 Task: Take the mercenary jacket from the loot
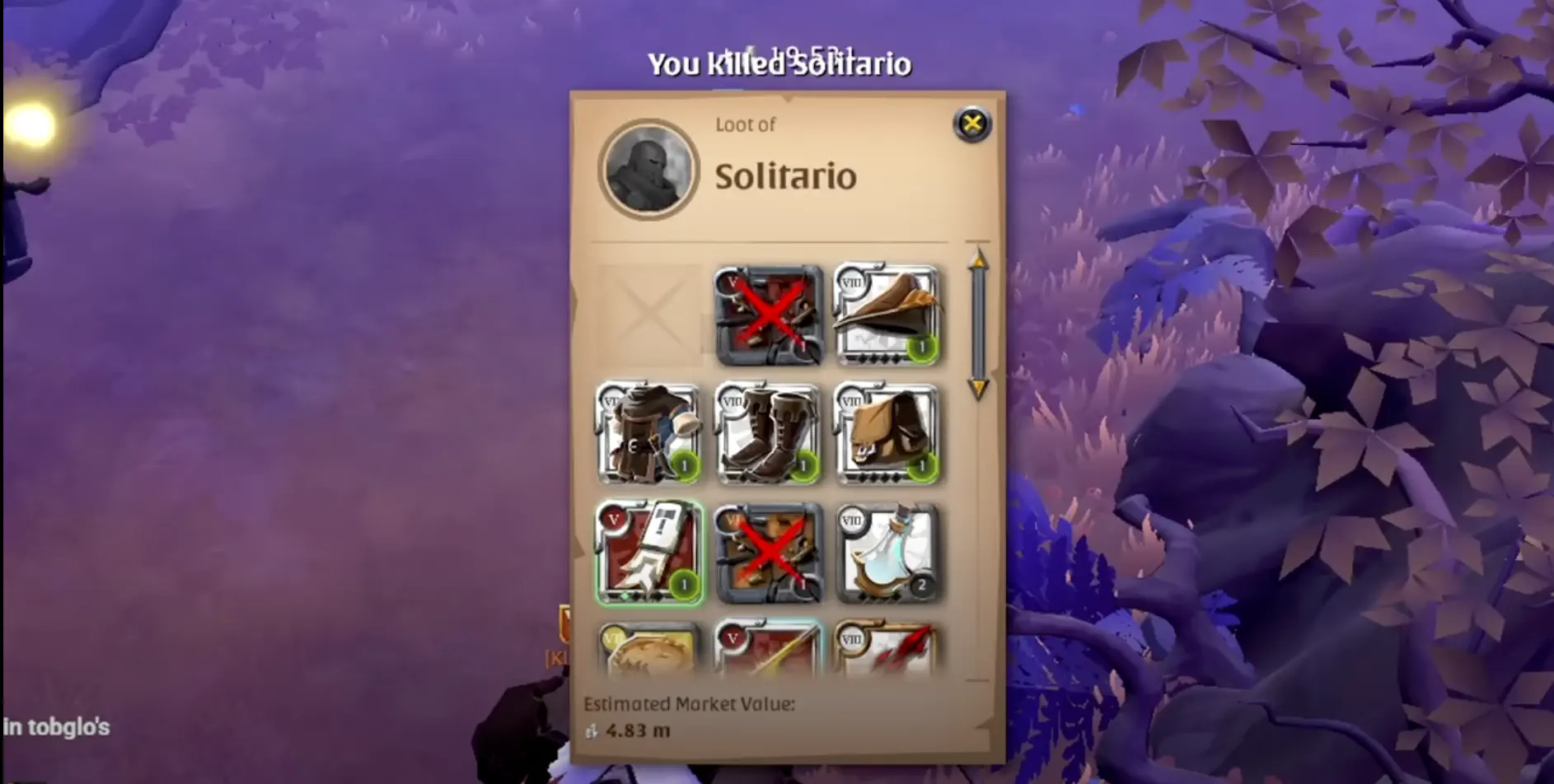(x=649, y=435)
